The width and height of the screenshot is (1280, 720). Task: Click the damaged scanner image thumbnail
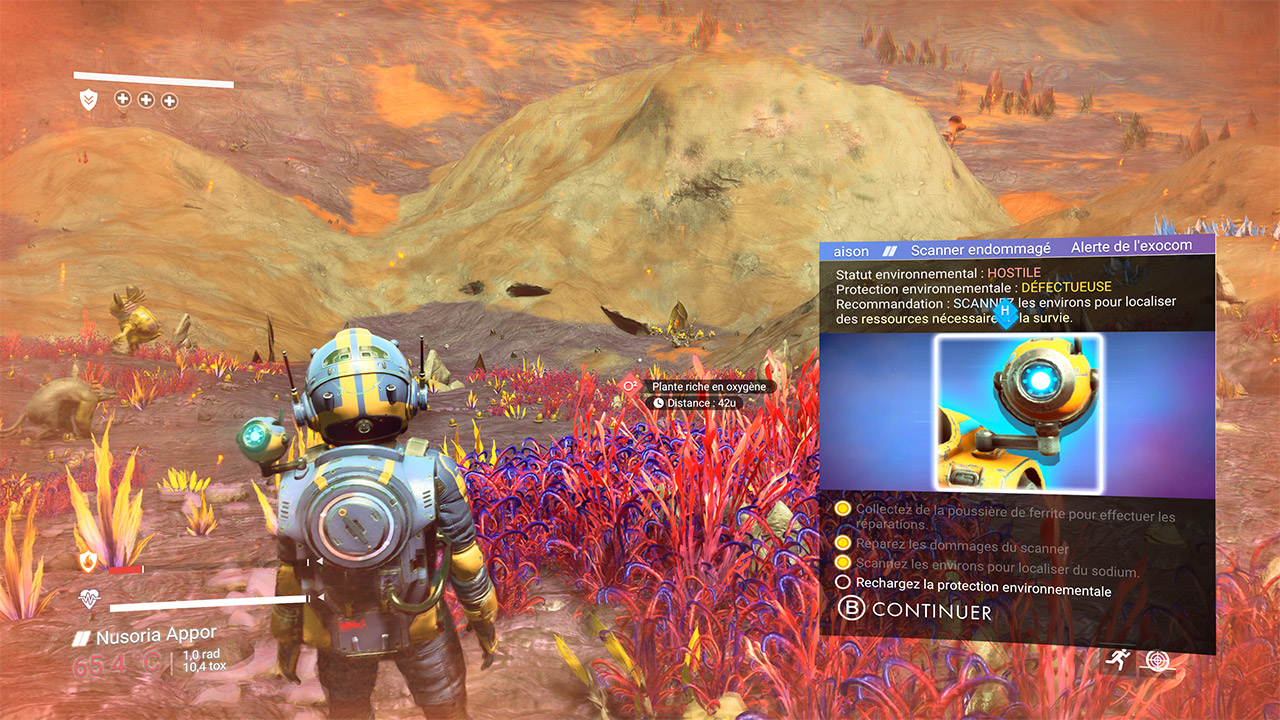click(x=1018, y=413)
